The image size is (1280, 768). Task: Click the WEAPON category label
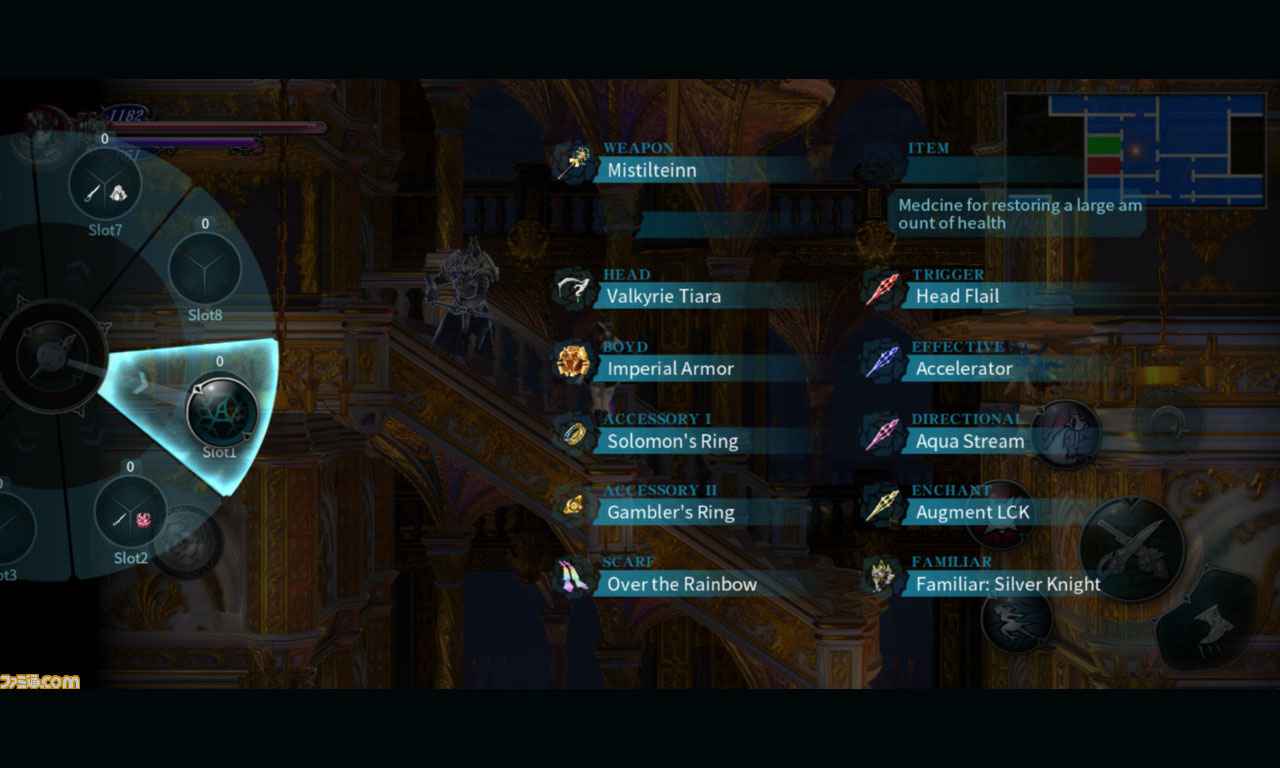[638, 146]
